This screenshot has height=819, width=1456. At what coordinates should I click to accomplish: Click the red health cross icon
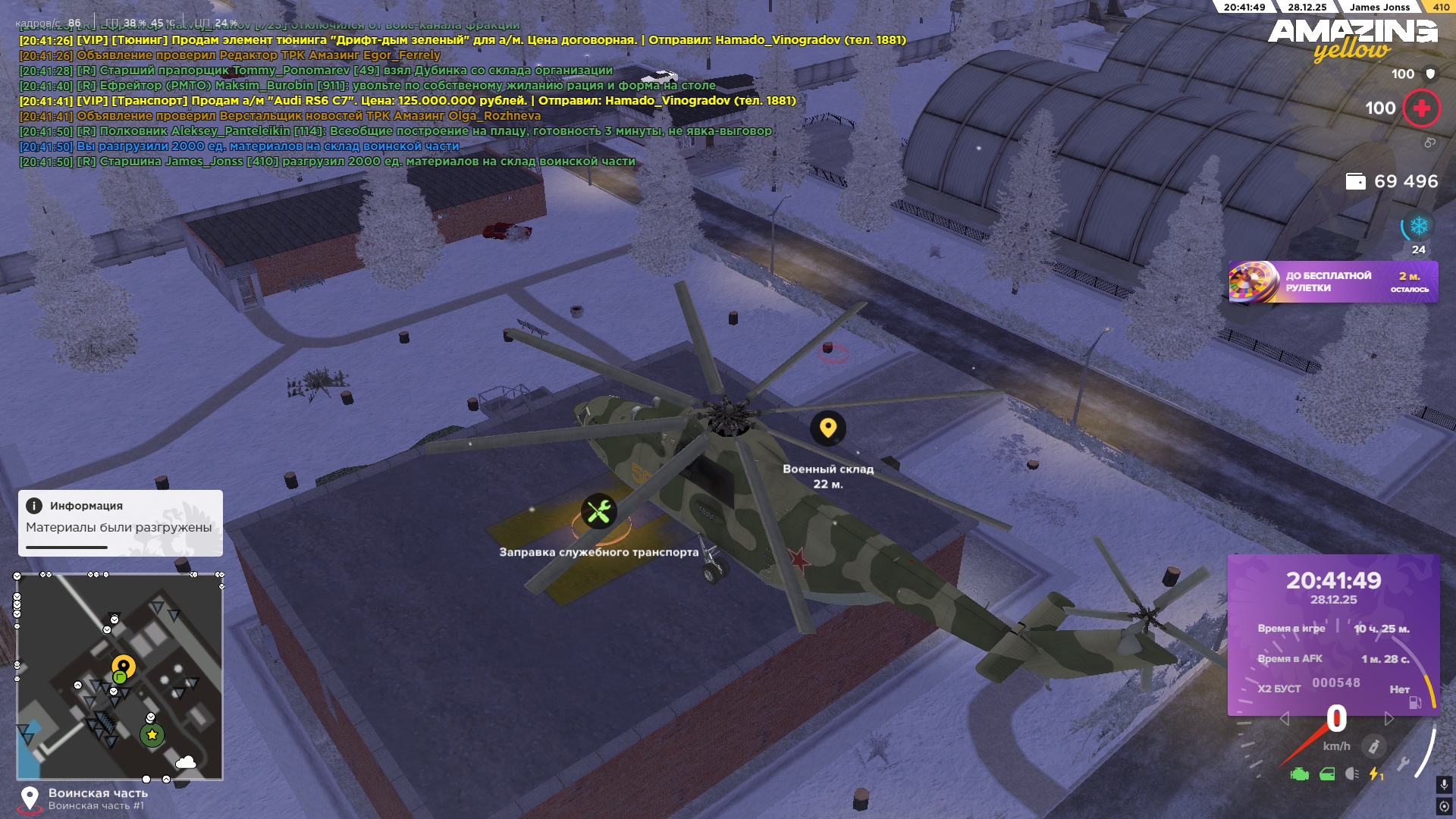pyautogui.click(x=1421, y=108)
